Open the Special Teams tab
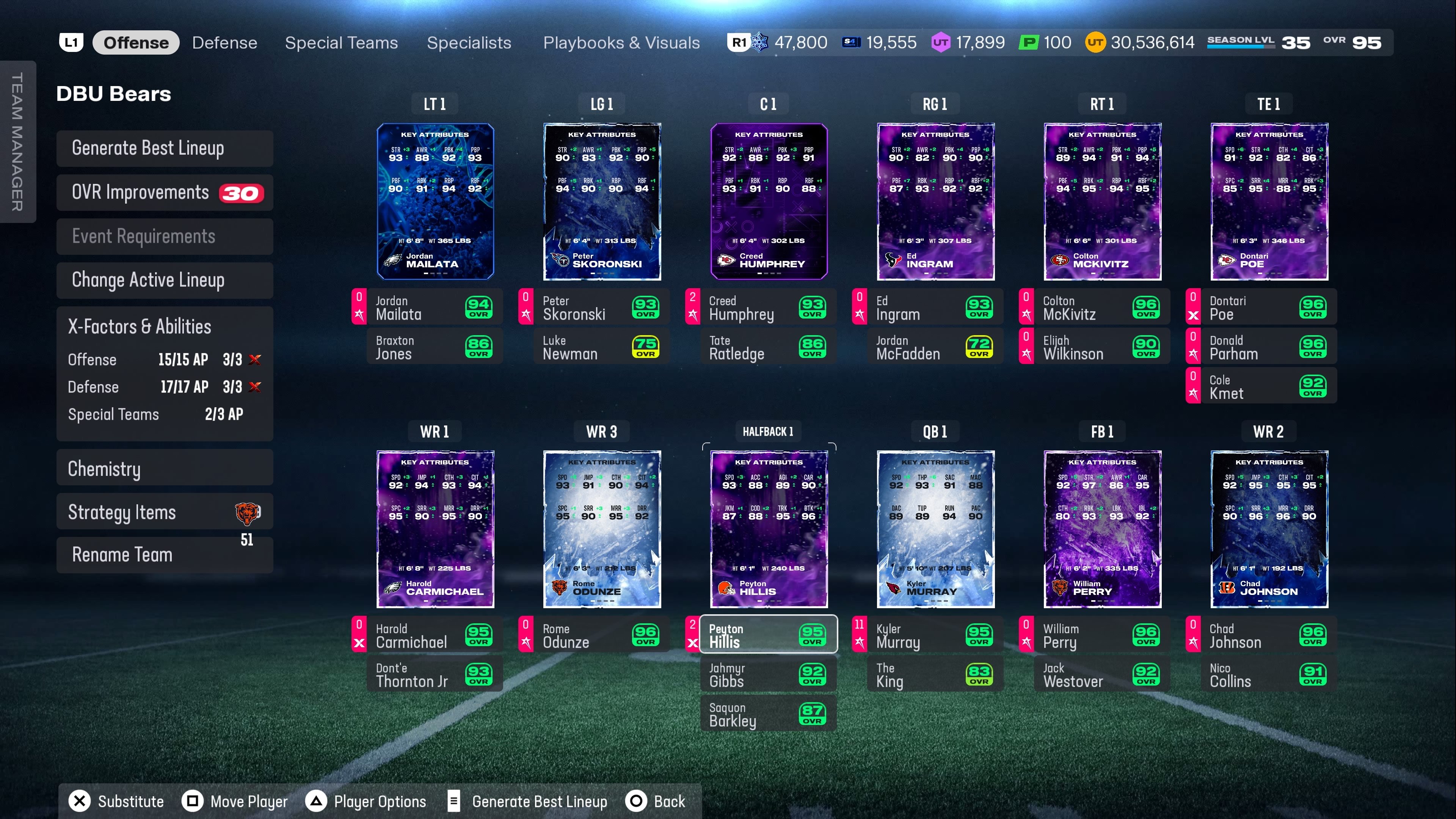This screenshot has height=819, width=1456. (x=341, y=43)
